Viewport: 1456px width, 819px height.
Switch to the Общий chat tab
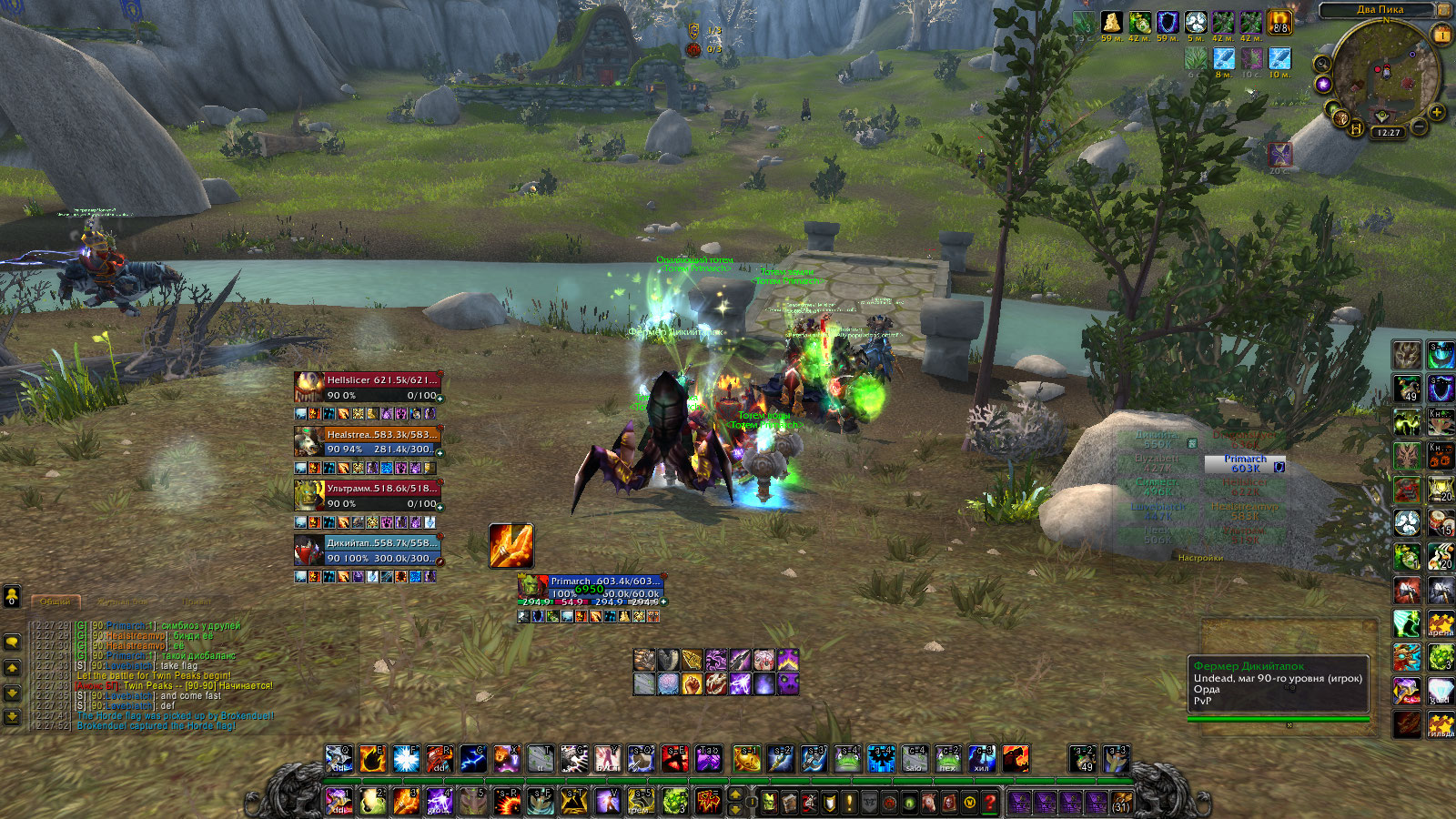(x=56, y=602)
